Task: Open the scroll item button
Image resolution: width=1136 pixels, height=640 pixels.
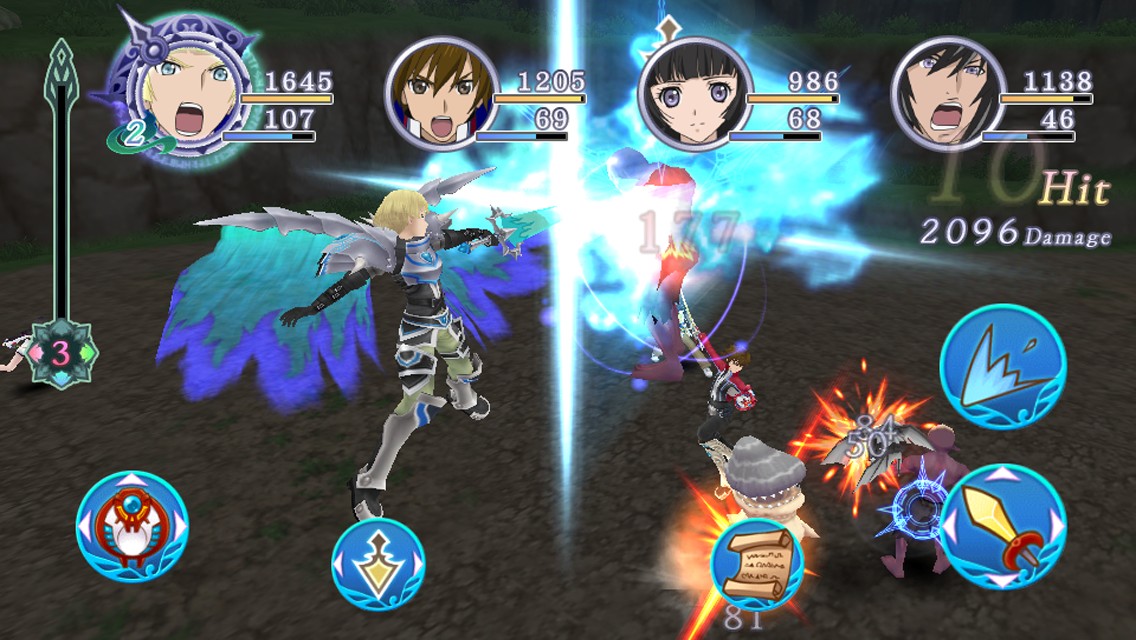Action: click(757, 564)
